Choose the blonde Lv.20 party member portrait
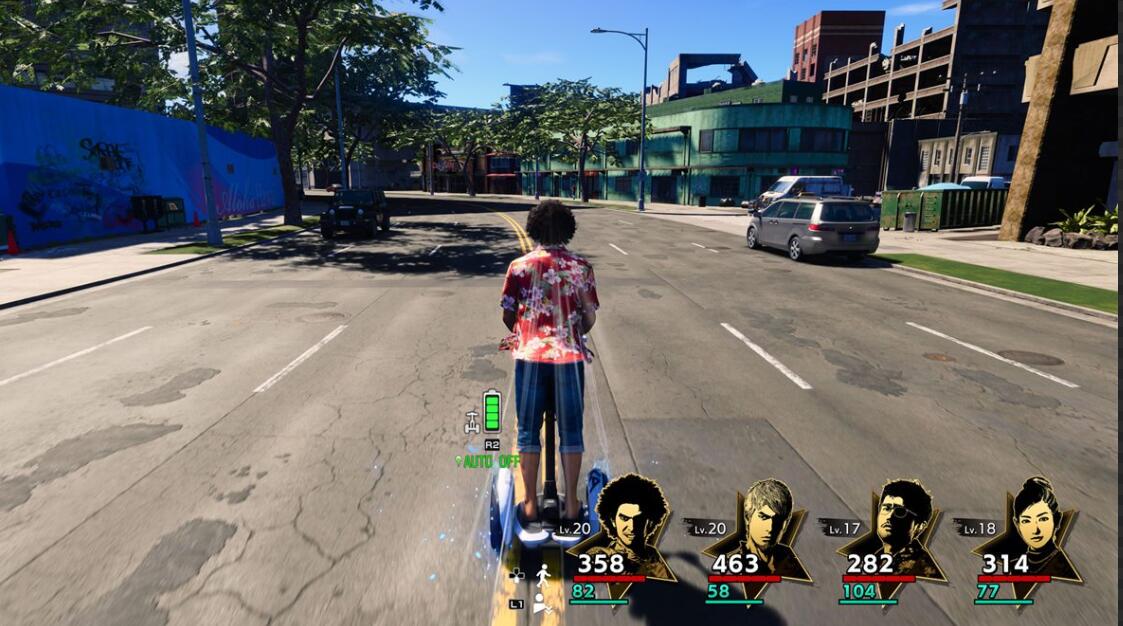Screen dimensions: 1123x626 (767, 519)
